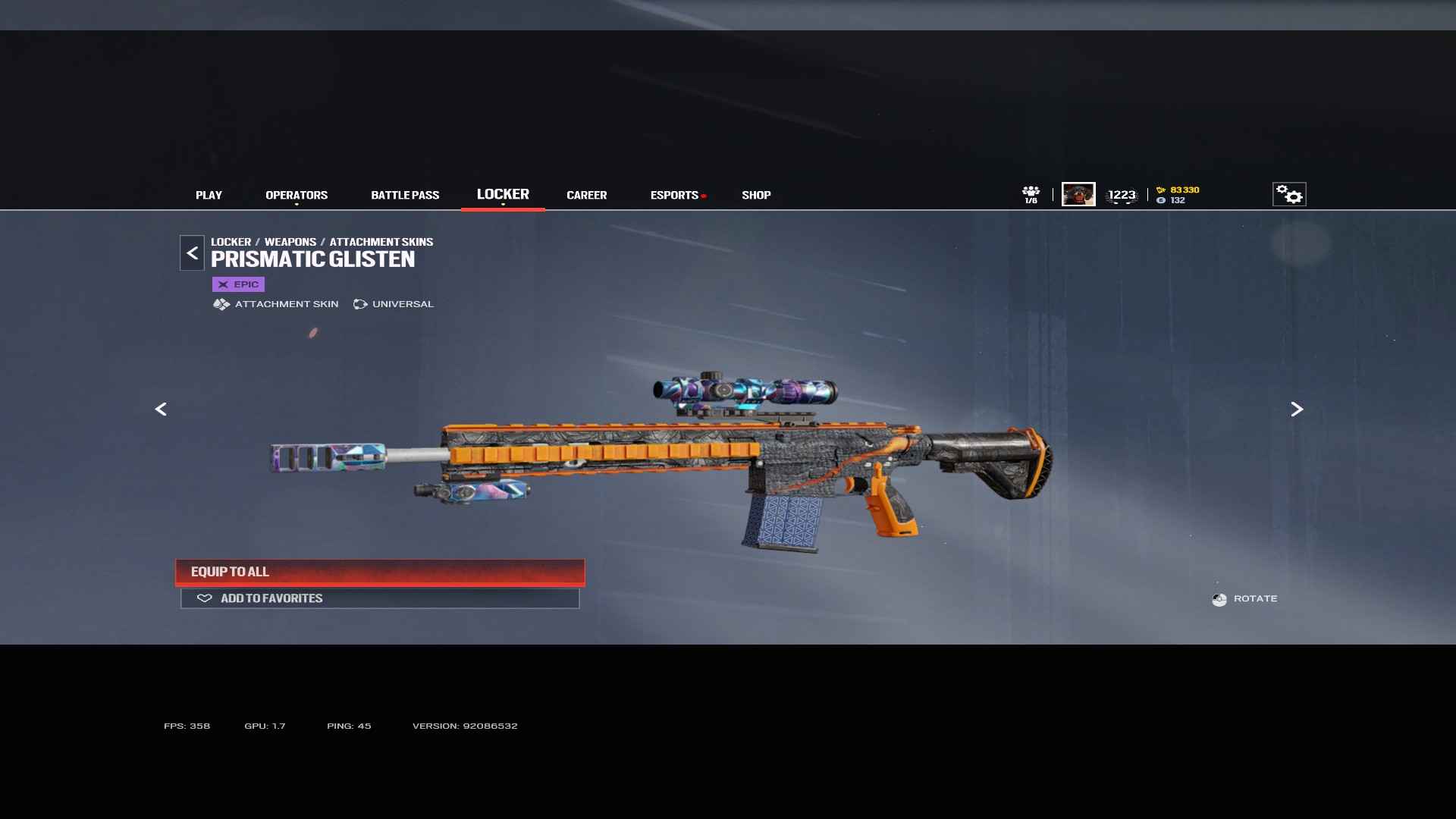Open the Career tab
This screenshot has width=1456, height=819.
point(586,195)
